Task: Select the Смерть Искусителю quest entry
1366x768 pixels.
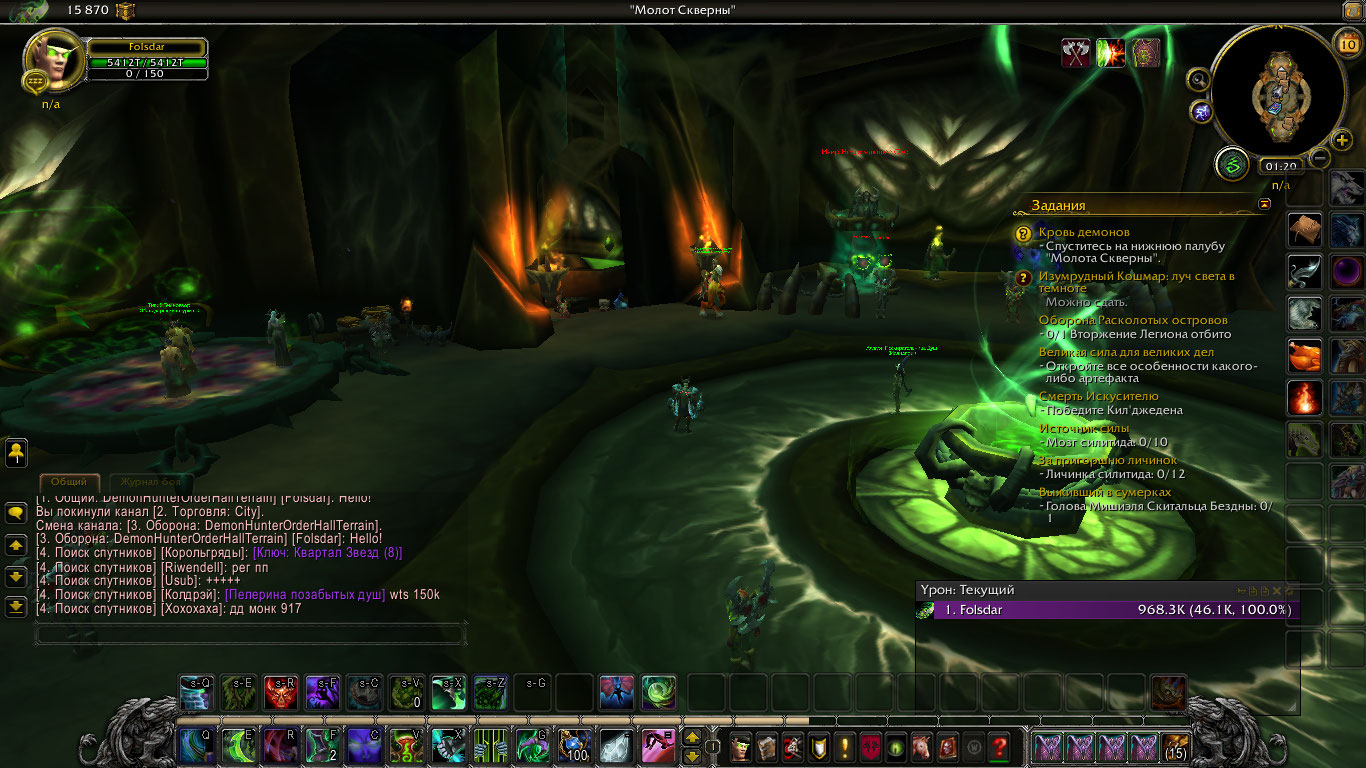Action: 1098,396
